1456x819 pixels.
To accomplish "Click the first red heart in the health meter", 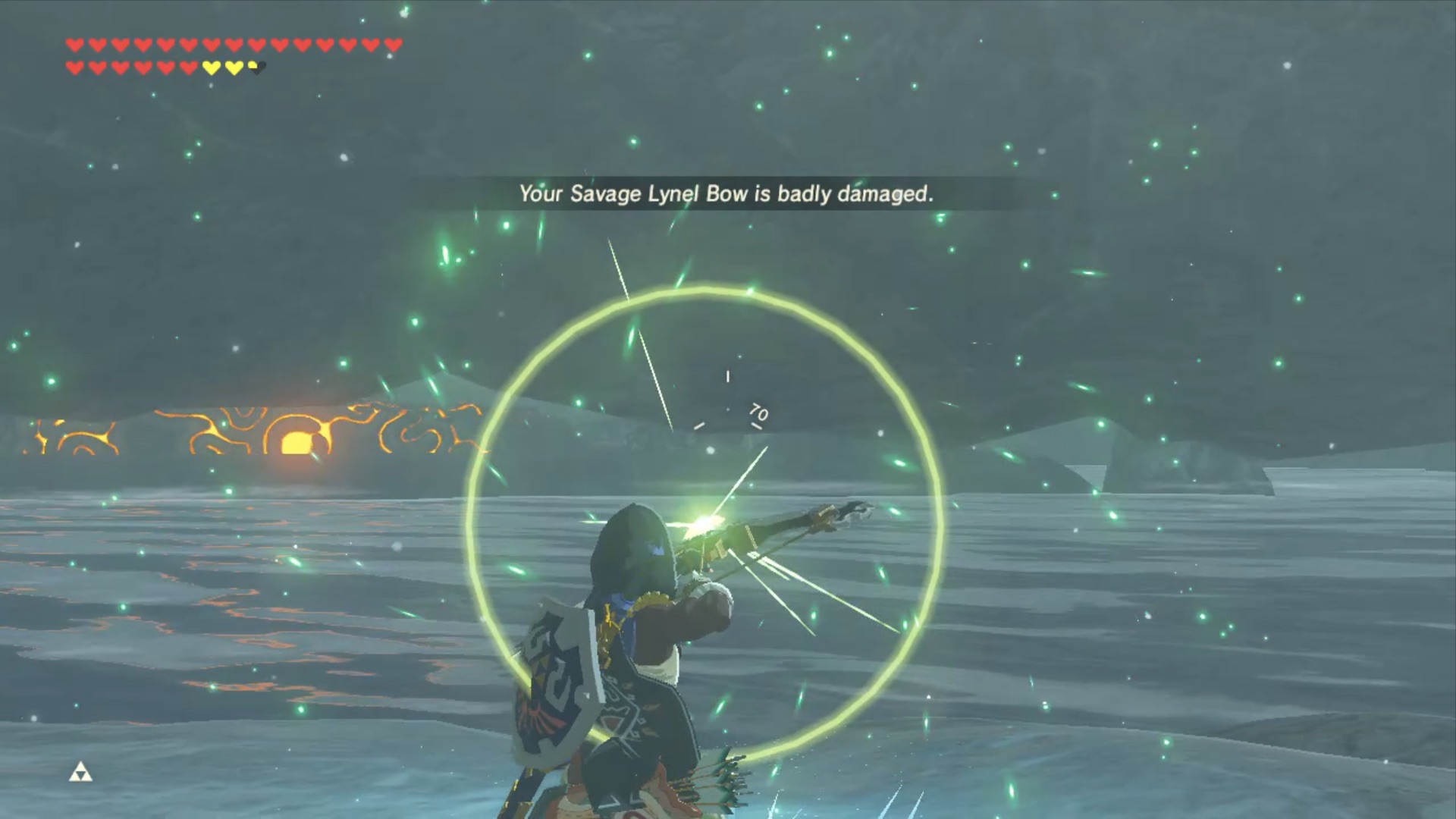I will click(76, 45).
